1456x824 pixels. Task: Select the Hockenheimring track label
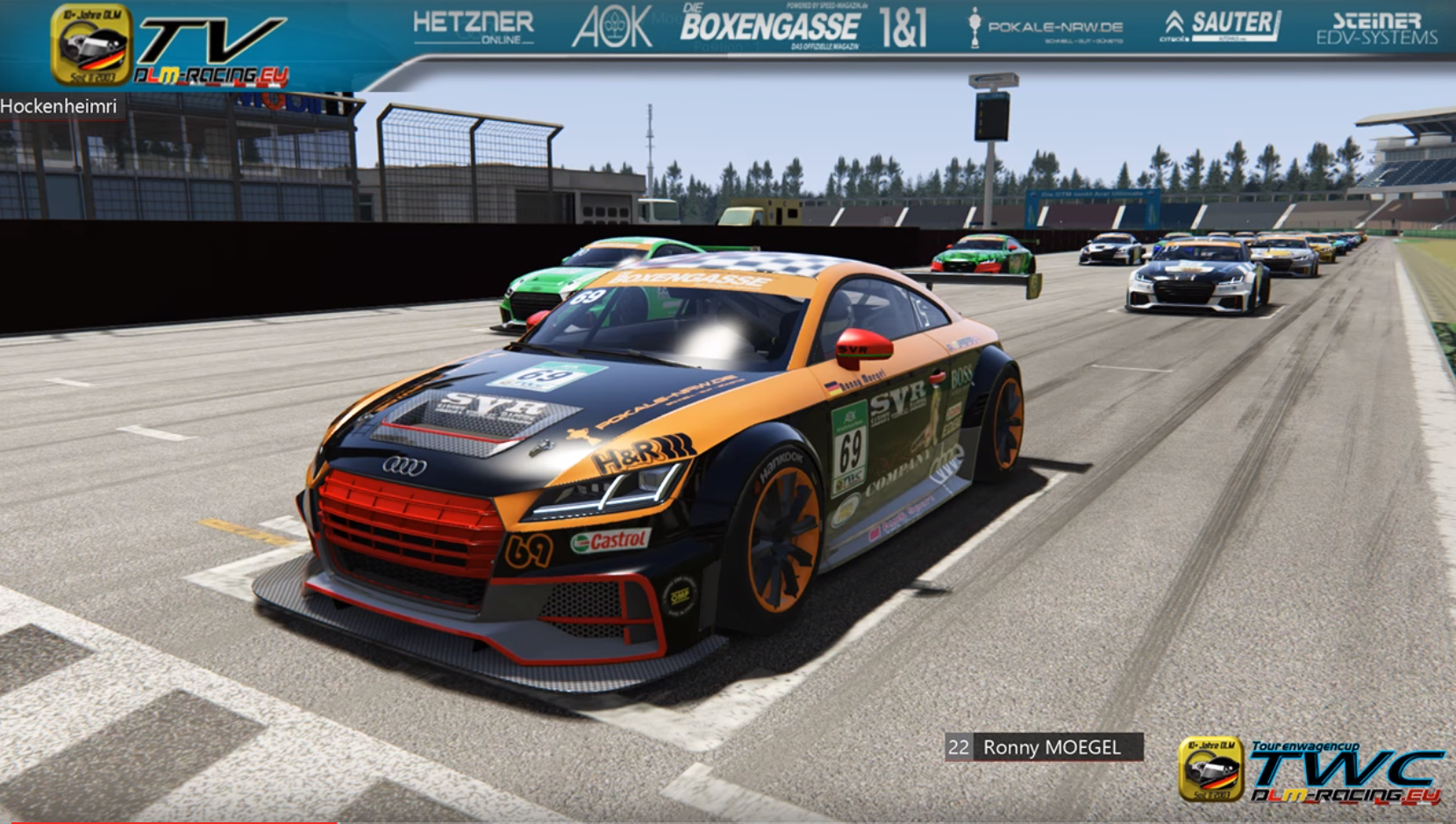tap(59, 106)
